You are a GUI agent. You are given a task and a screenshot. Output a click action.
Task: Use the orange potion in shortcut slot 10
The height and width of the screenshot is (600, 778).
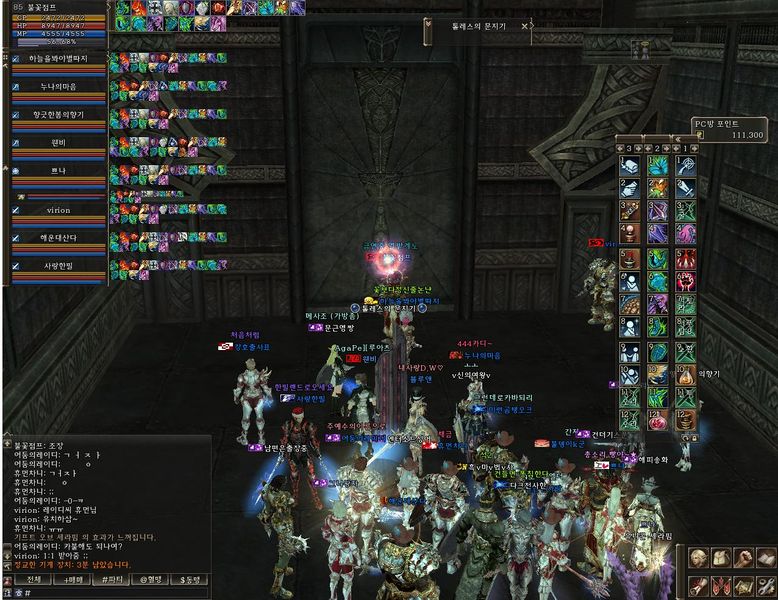click(686, 377)
